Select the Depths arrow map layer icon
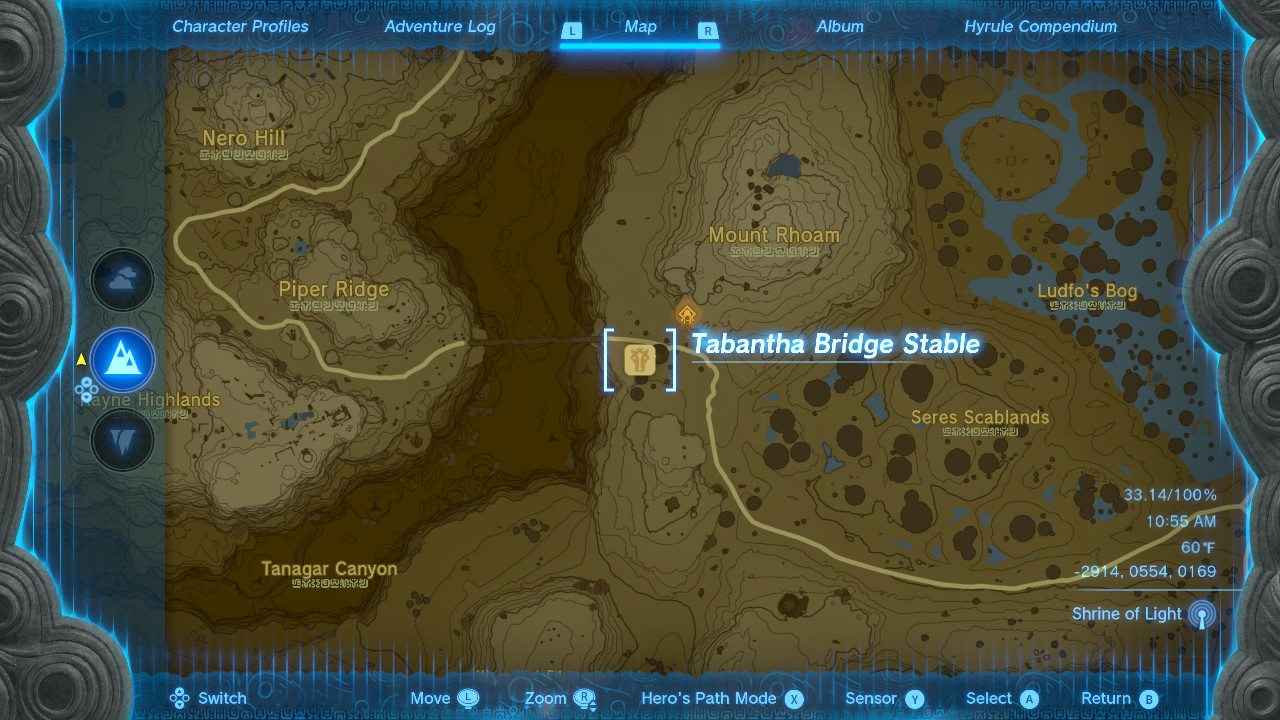This screenshot has height=720, width=1280. click(x=122, y=440)
